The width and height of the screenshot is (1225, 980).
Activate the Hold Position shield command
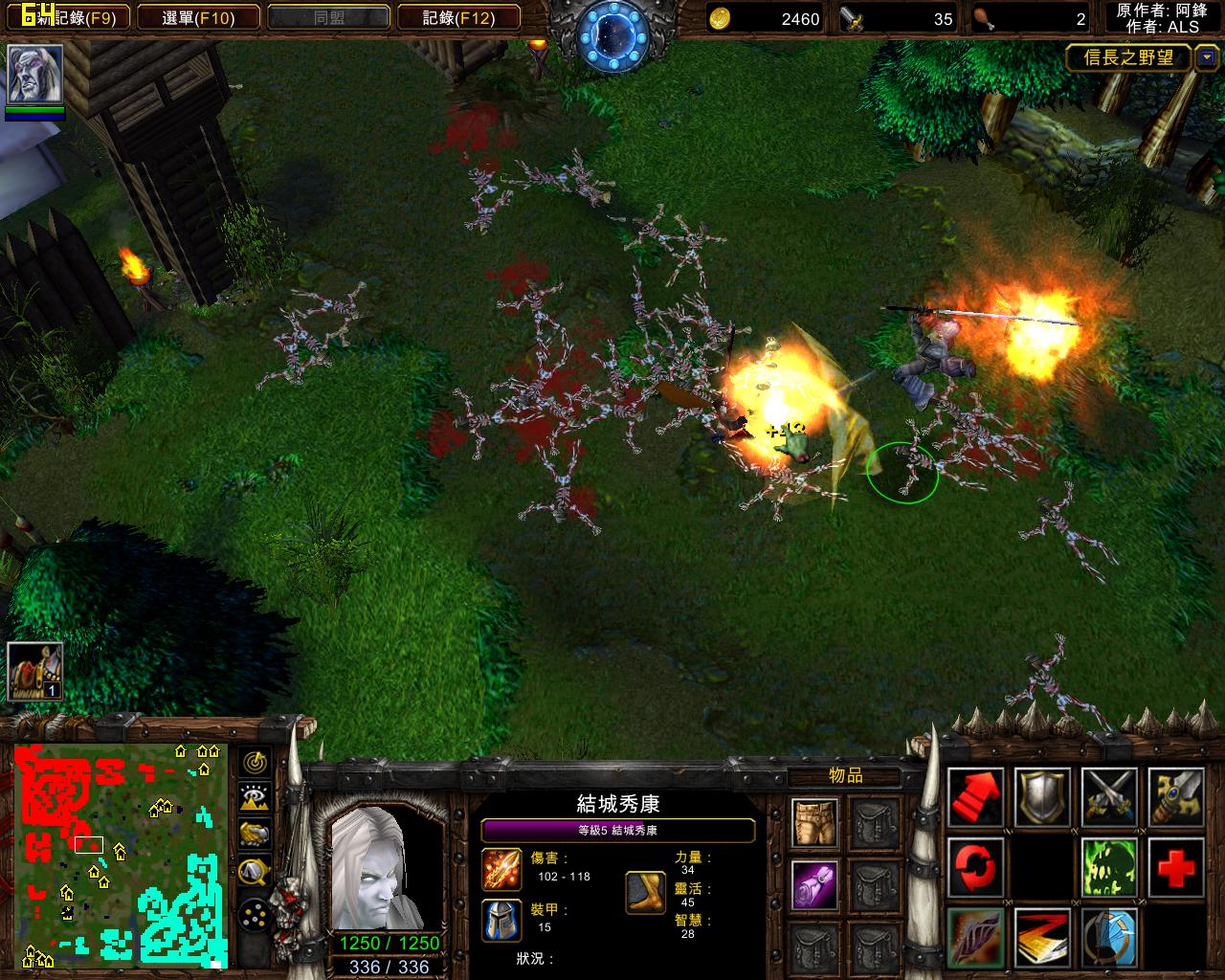[x=1042, y=797]
